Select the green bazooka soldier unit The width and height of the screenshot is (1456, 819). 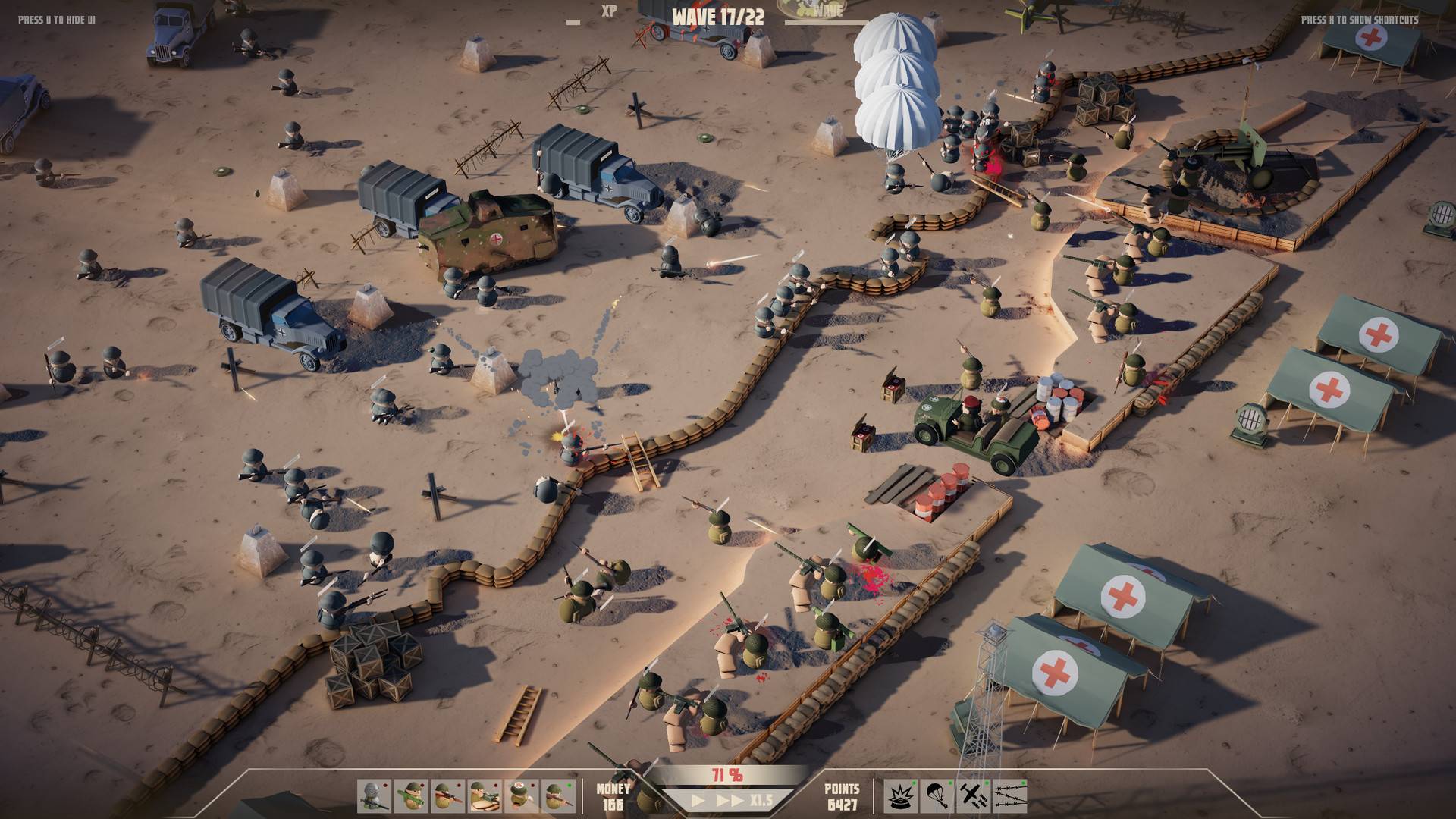click(x=410, y=796)
